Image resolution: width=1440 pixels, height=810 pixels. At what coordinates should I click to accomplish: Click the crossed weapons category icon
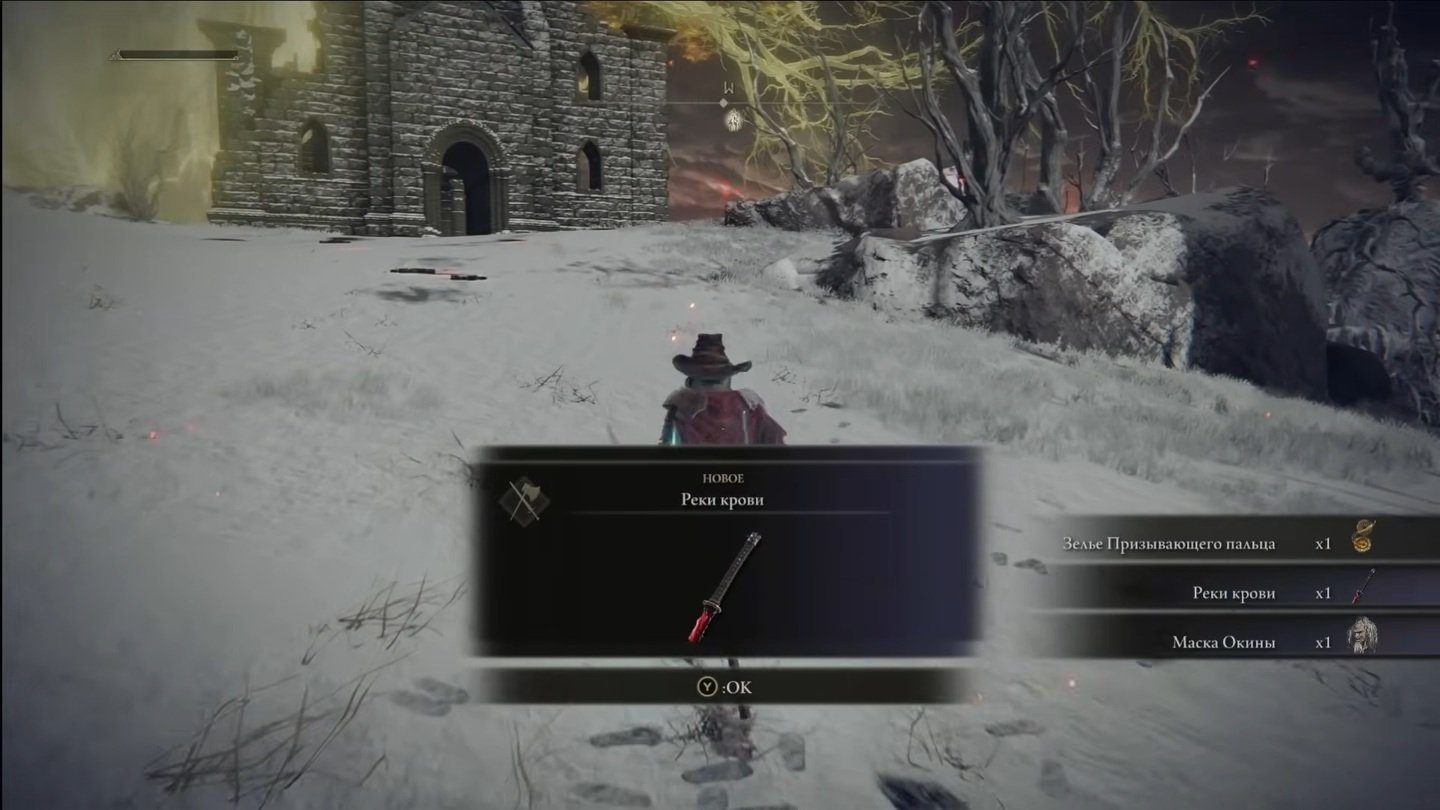click(x=523, y=499)
